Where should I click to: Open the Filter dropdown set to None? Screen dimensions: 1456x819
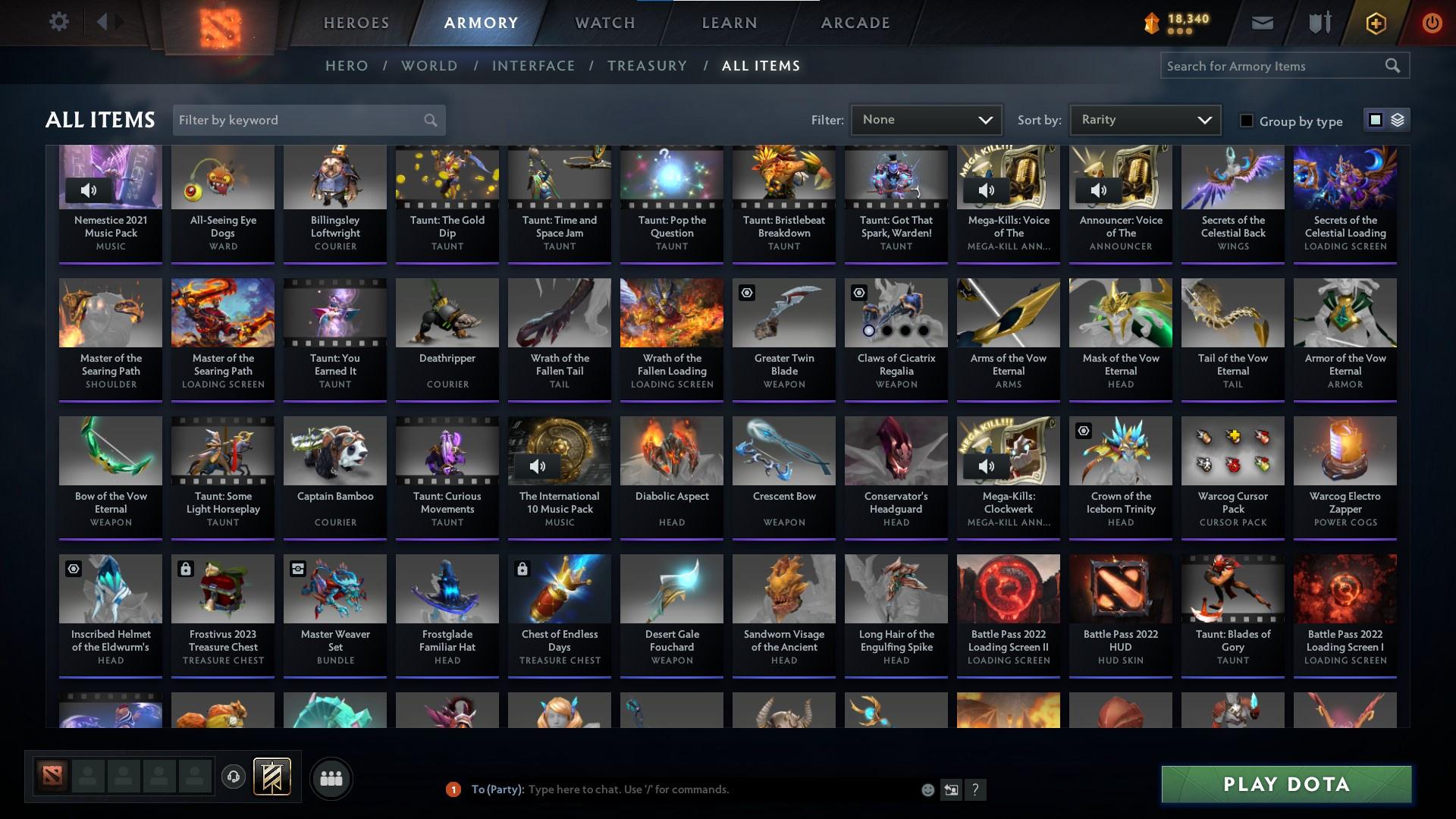click(x=926, y=119)
